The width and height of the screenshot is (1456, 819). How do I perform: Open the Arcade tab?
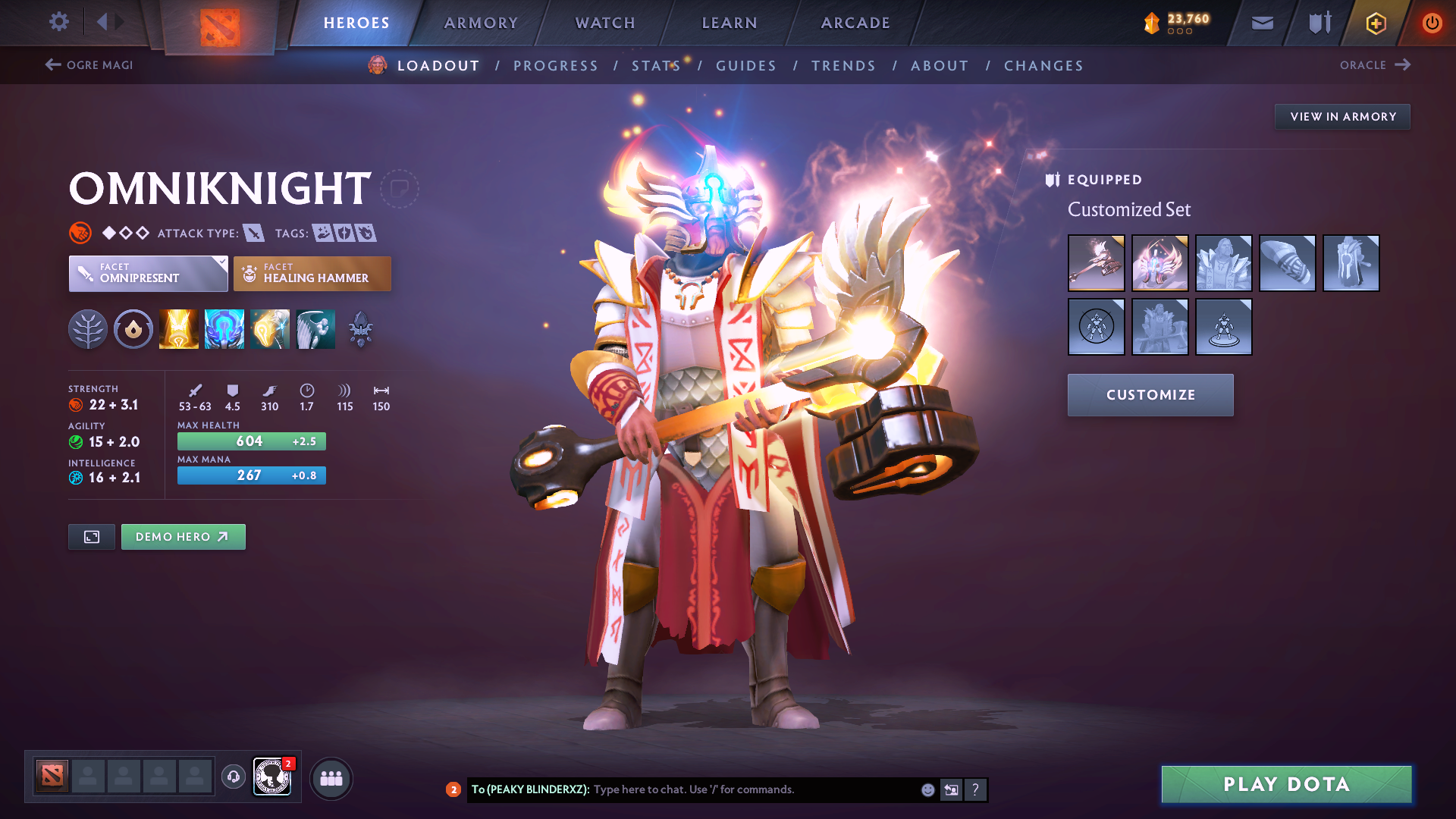pyautogui.click(x=855, y=23)
